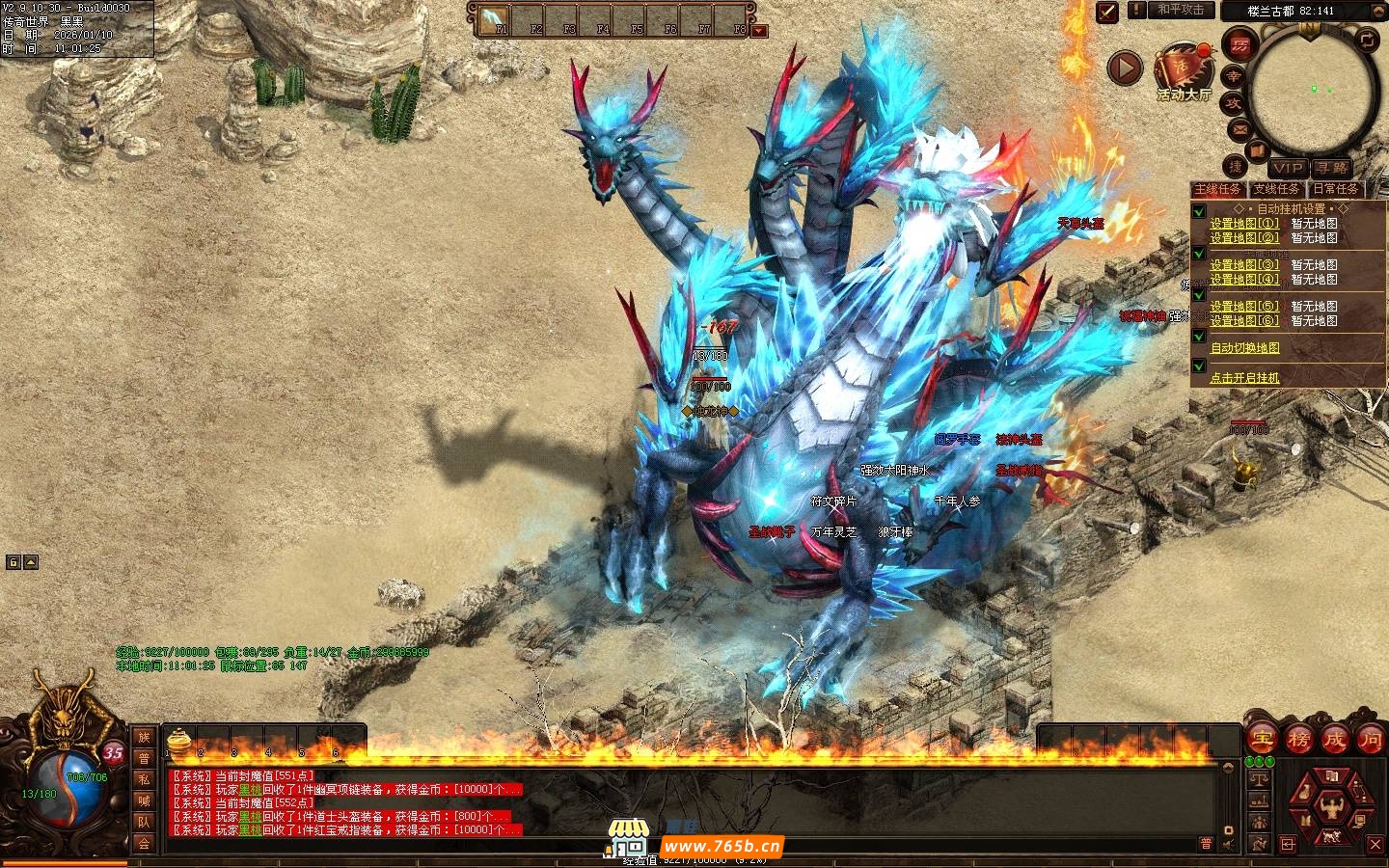This screenshot has height=868, width=1389.
Task: Open the VIP panel
Action: [x=1287, y=168]
